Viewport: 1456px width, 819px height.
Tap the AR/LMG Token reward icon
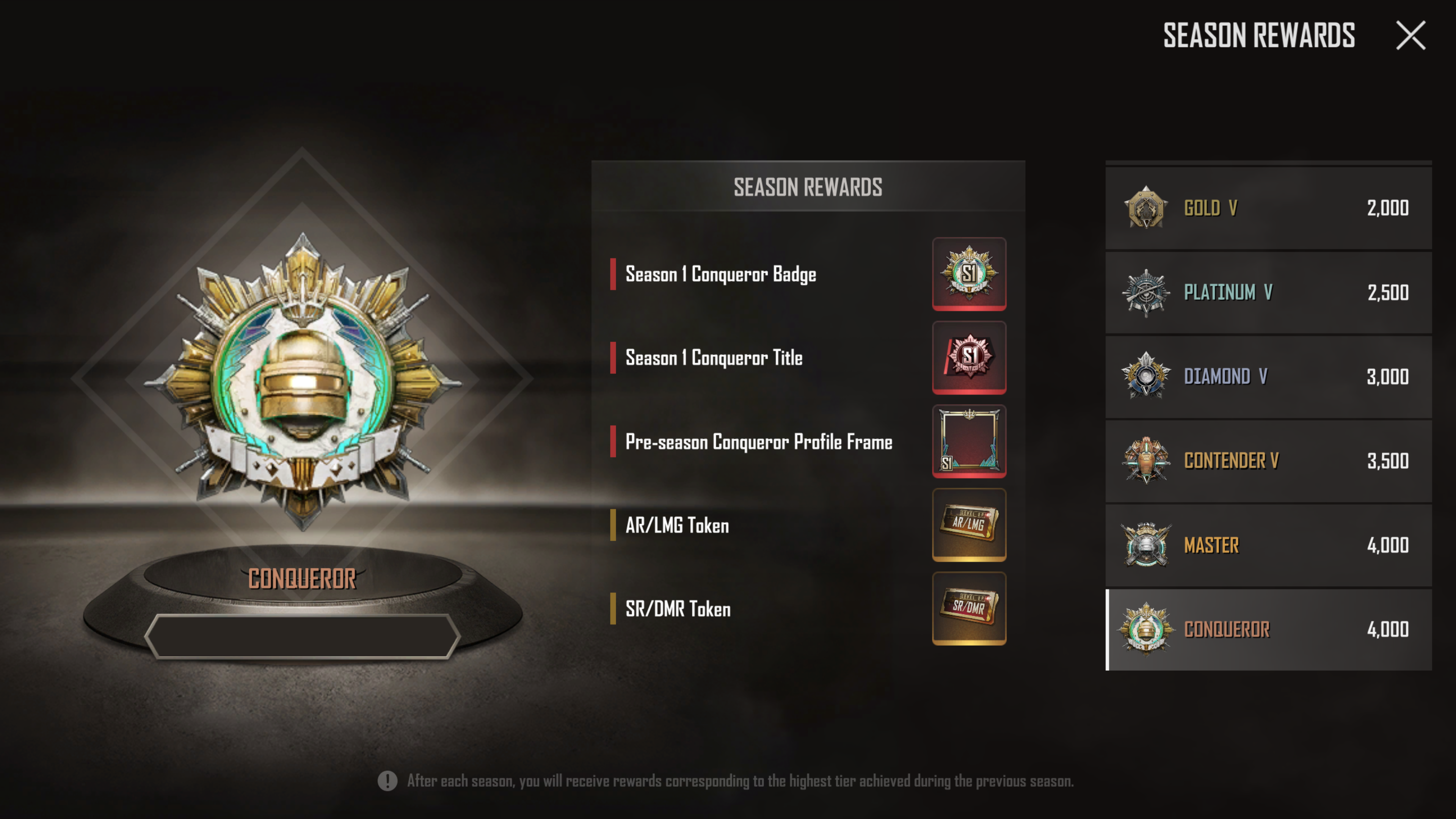pos(969,524)
